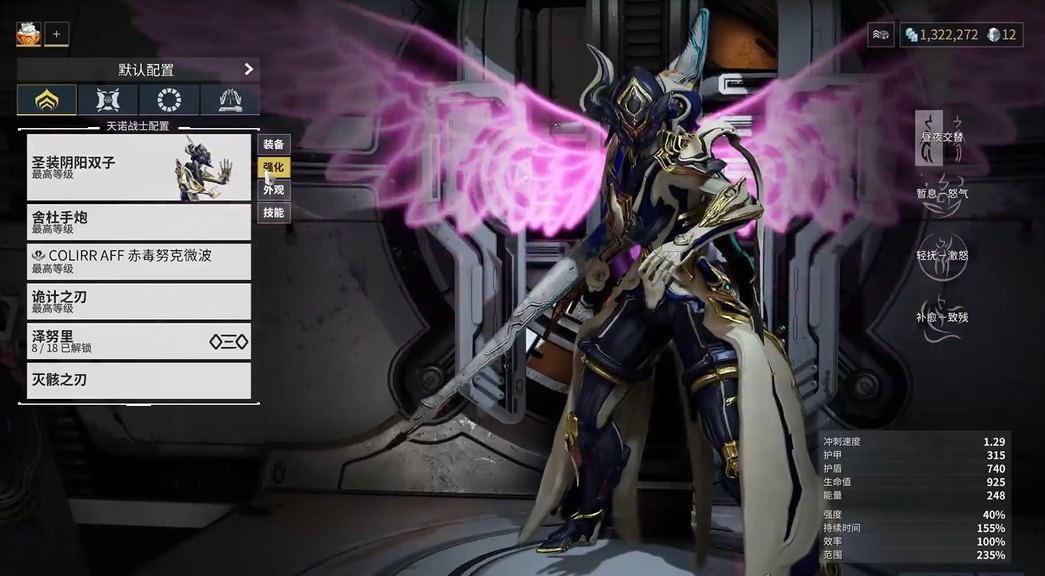Image resolution: width=1045 pixels, height=576 pixels.
Task: Switch to the hands-shaped loadout tab
Action: coord(230,100)
